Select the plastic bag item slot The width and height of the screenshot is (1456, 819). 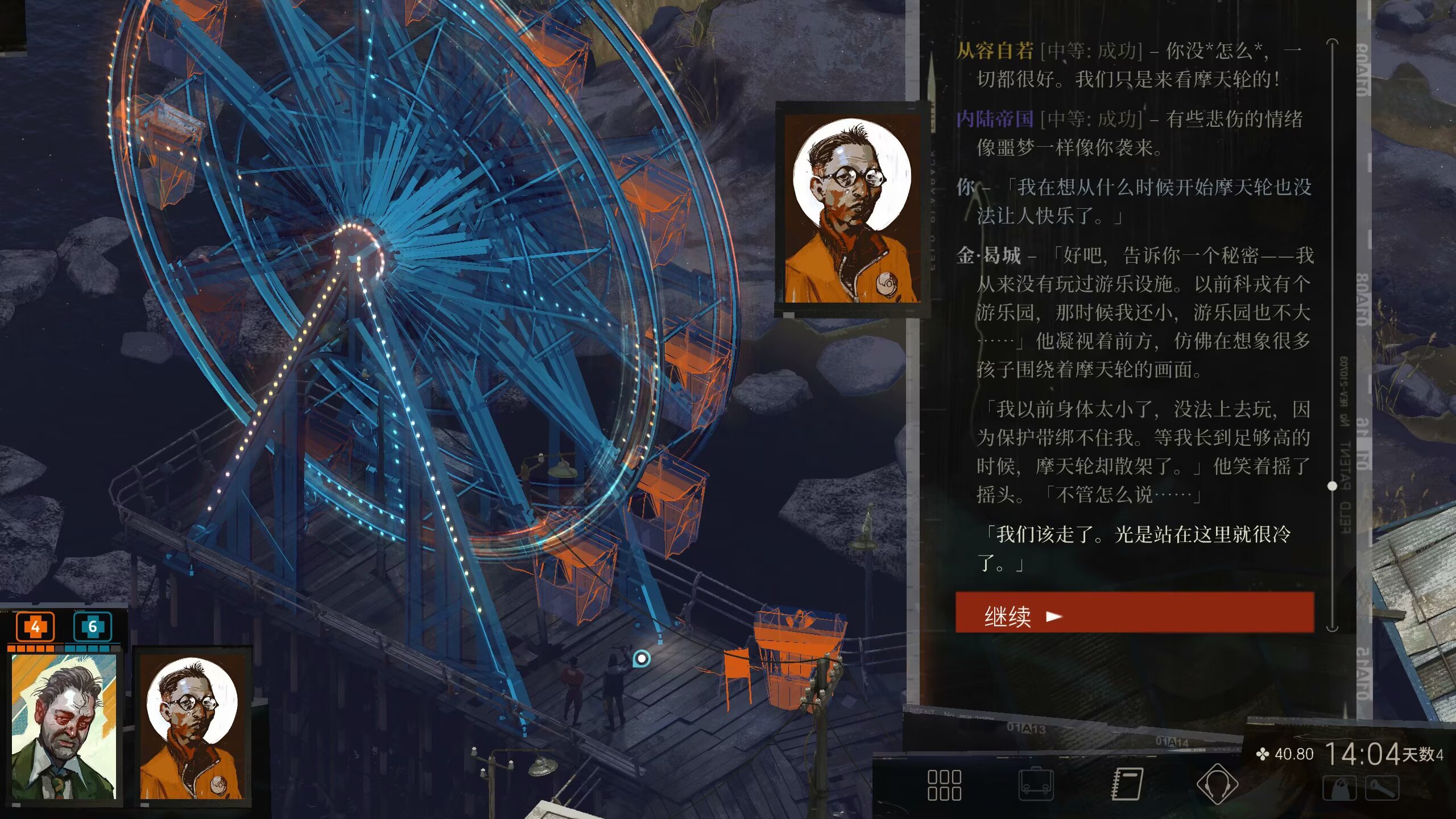(x=1339, y=789)
